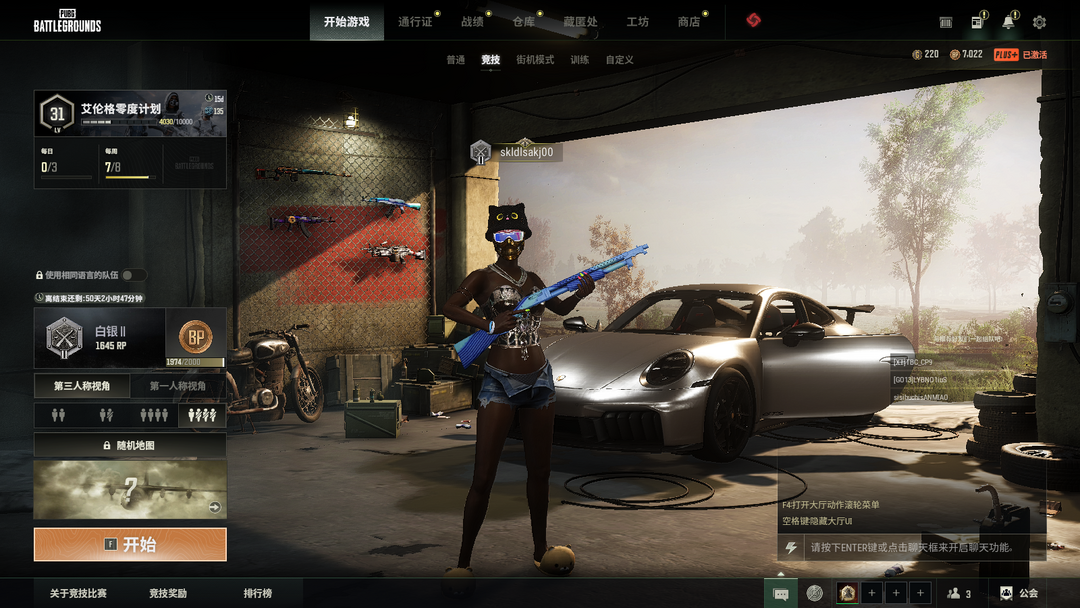Open the 通行证 pass tab
This screenshot has height=608, width=1080.
(415, 22)
